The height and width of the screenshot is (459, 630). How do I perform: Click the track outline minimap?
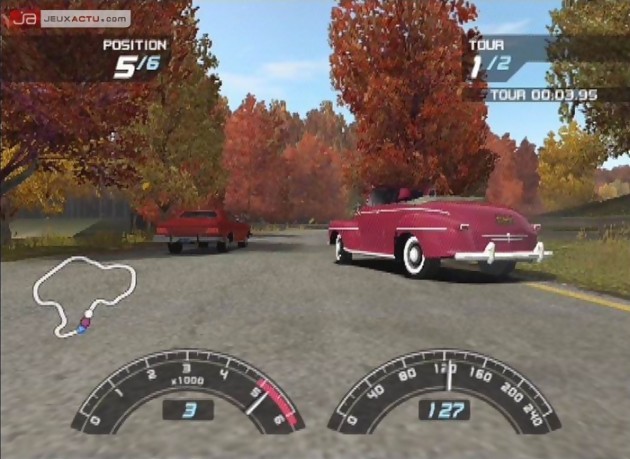click(x=84, y=294)
